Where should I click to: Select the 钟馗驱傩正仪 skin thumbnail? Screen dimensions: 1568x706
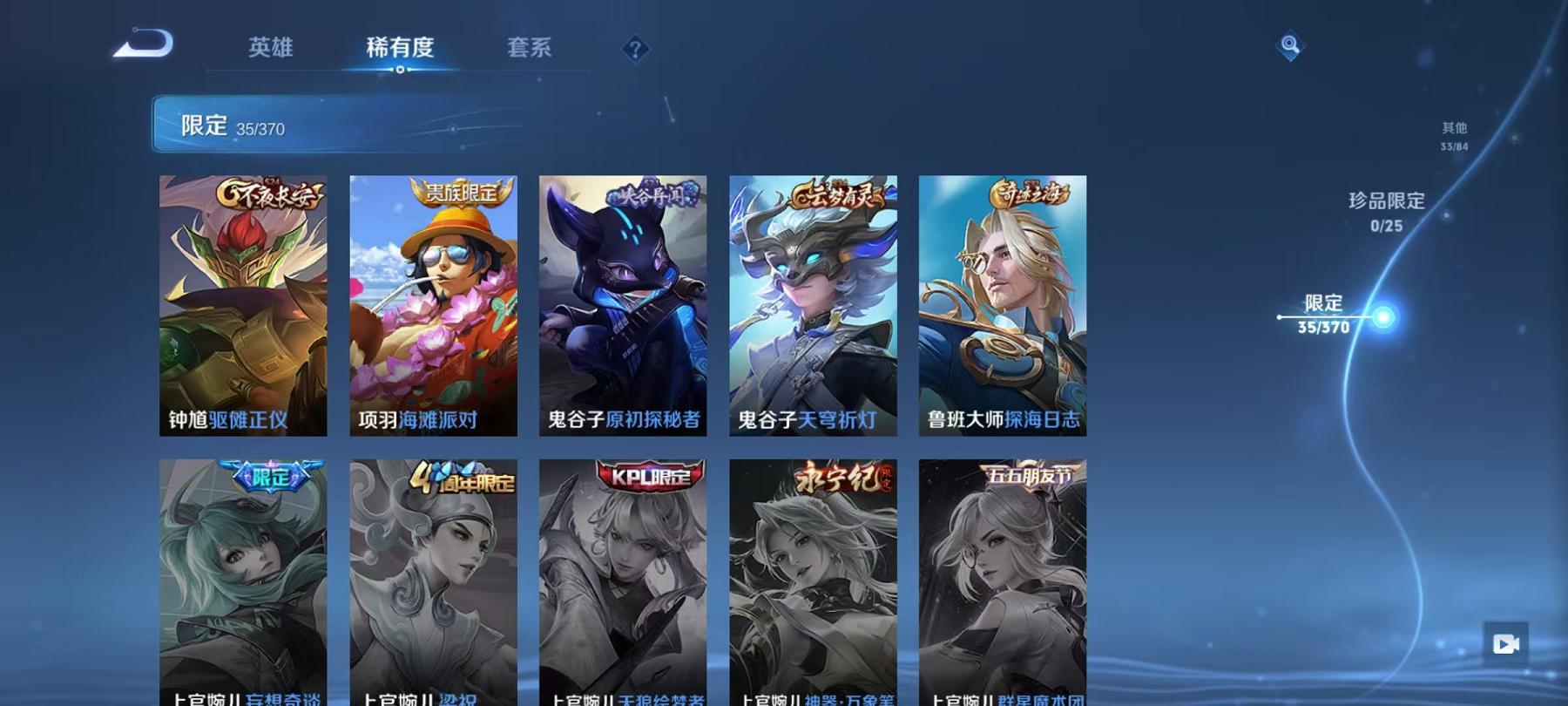(242, 305)
